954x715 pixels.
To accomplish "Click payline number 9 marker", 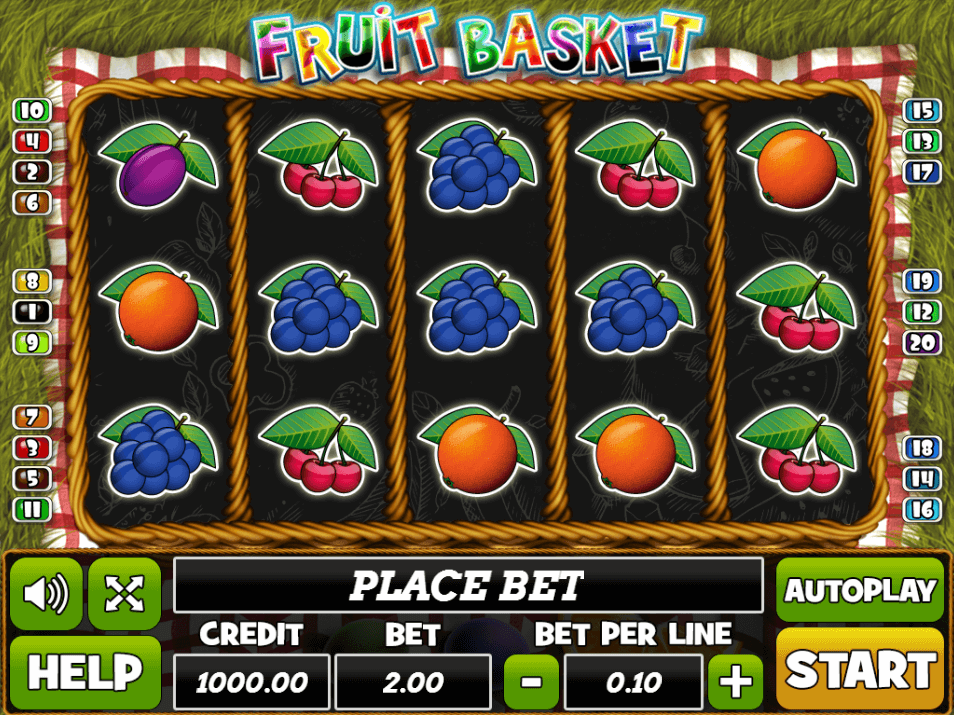I will pyautogui.click(x=31, y=343).
